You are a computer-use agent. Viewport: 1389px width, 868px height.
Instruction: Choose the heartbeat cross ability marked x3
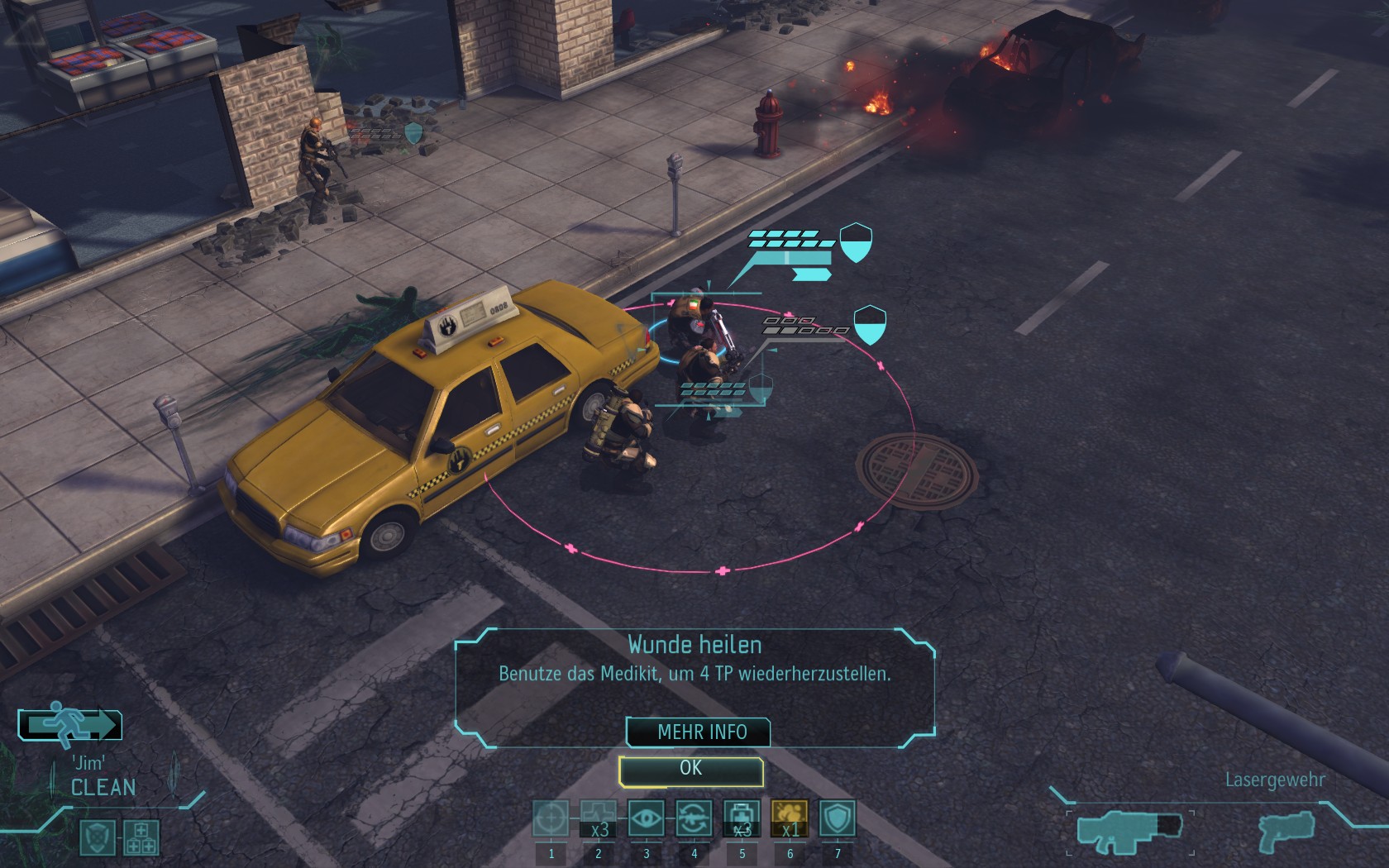(x=598, y=819)
